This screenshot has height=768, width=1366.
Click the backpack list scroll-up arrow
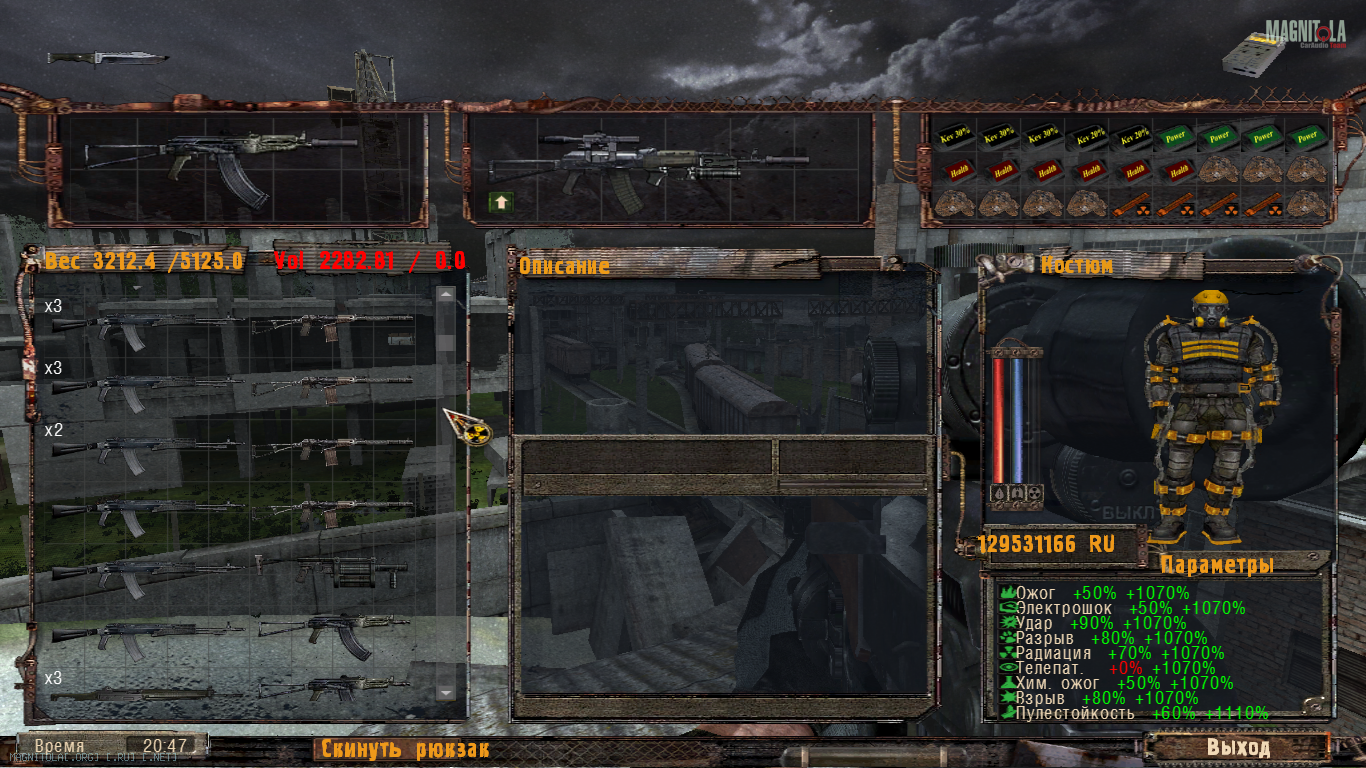coord(446,295)
